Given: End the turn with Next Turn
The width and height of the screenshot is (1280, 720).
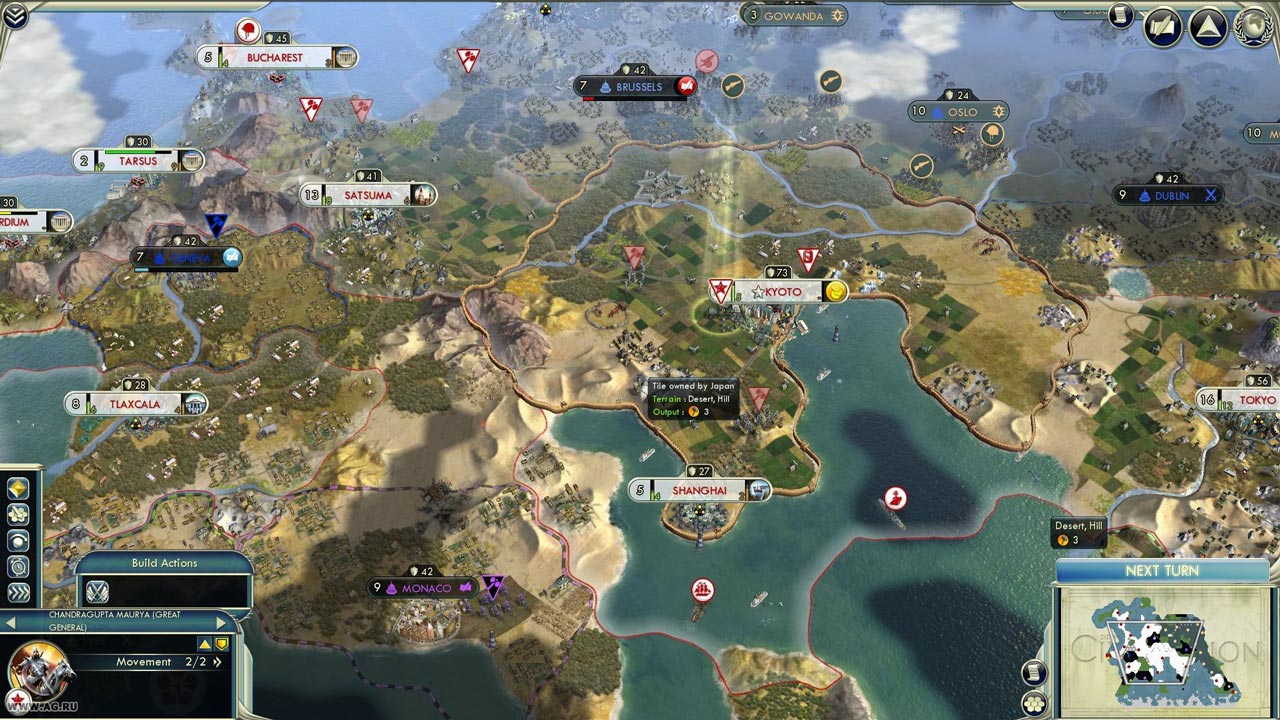Looking at the screenshot, I should tap(1162, 571).
